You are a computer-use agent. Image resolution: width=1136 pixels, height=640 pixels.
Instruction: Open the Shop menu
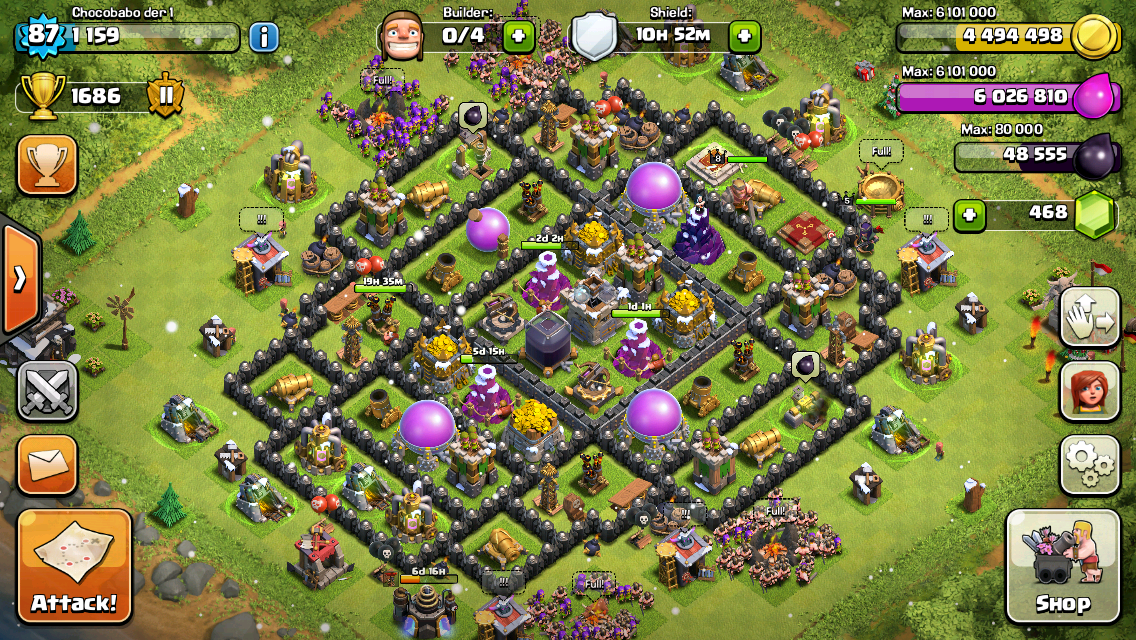click(x=1062, y=566)
